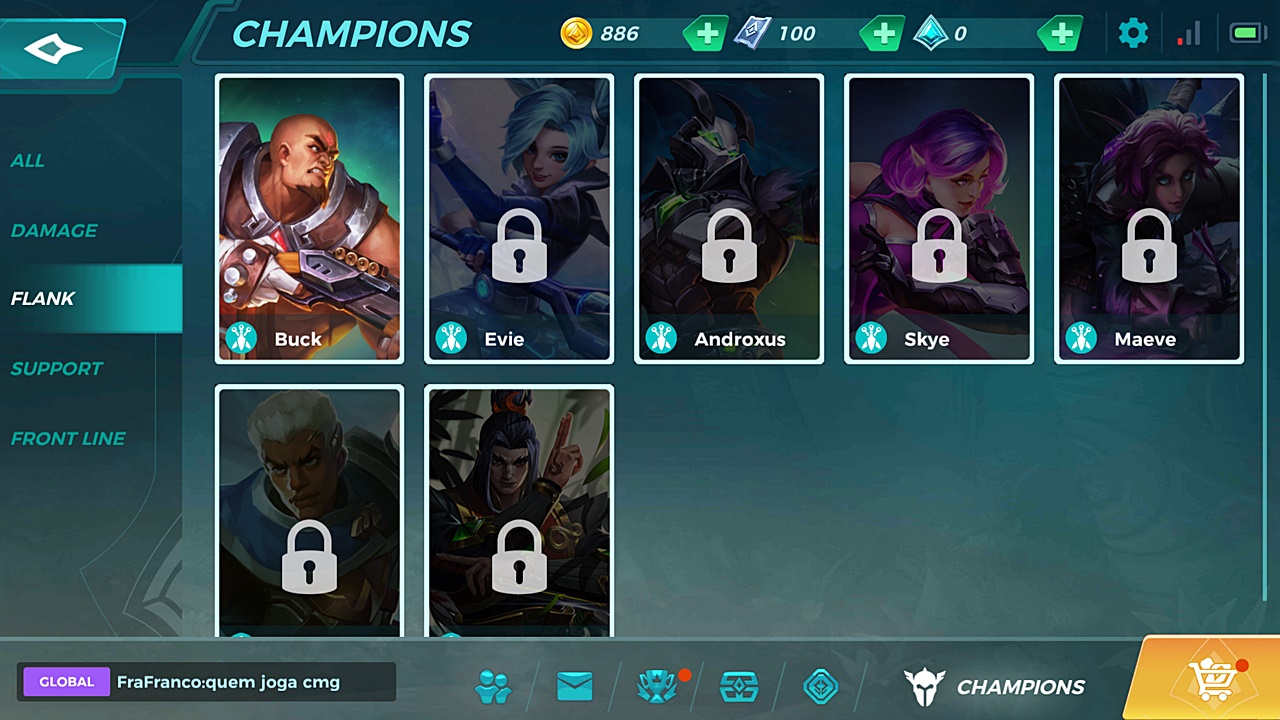Open the locked Androxus champion card
The image size is (1280, 720).
pyautogui.click(x=729, y=218)
